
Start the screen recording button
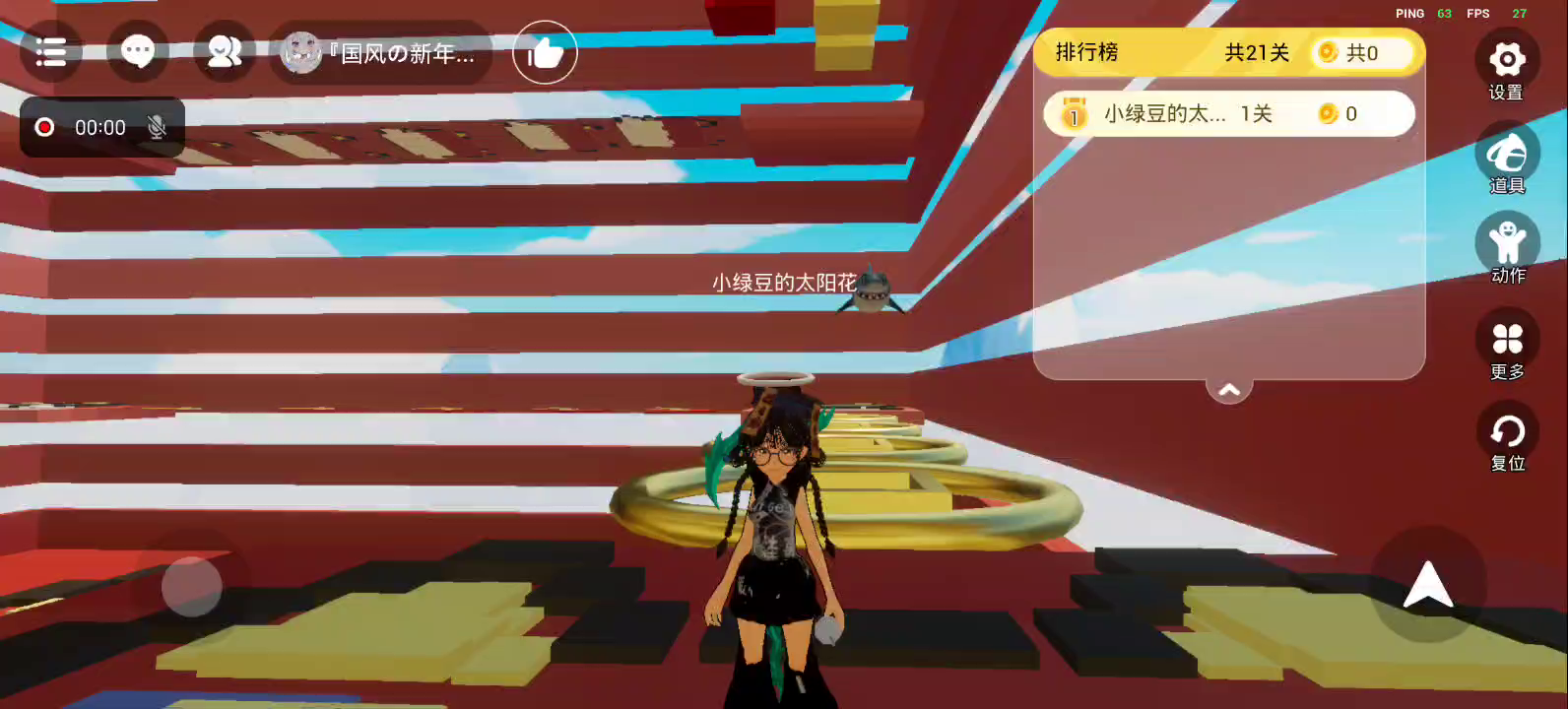click(45, 127)
